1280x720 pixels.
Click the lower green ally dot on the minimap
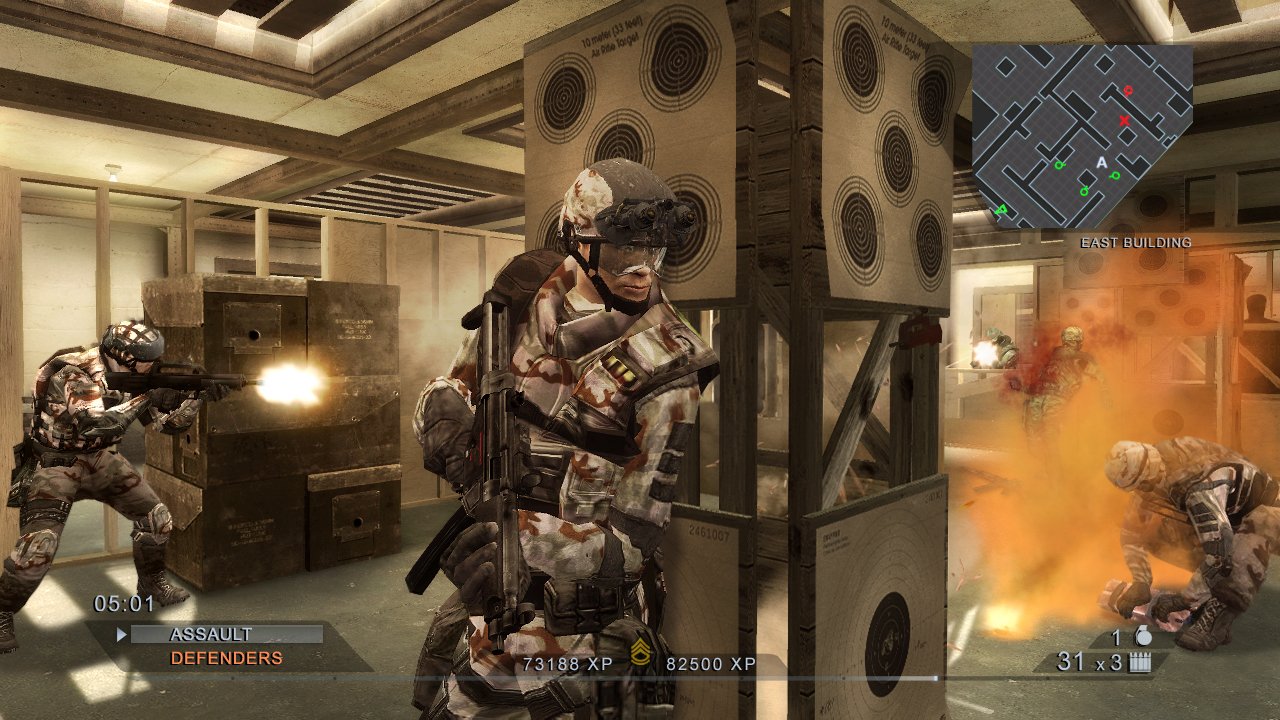1084,190
